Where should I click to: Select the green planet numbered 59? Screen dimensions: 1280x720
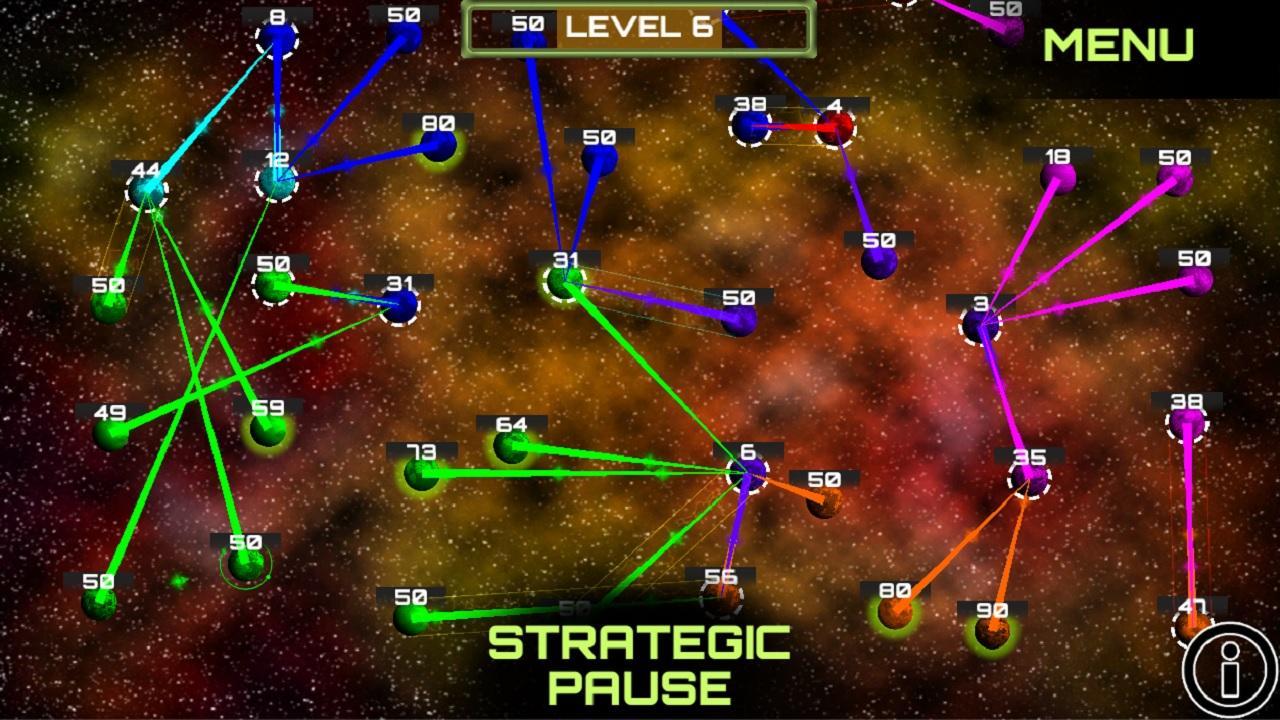point(267,430)
